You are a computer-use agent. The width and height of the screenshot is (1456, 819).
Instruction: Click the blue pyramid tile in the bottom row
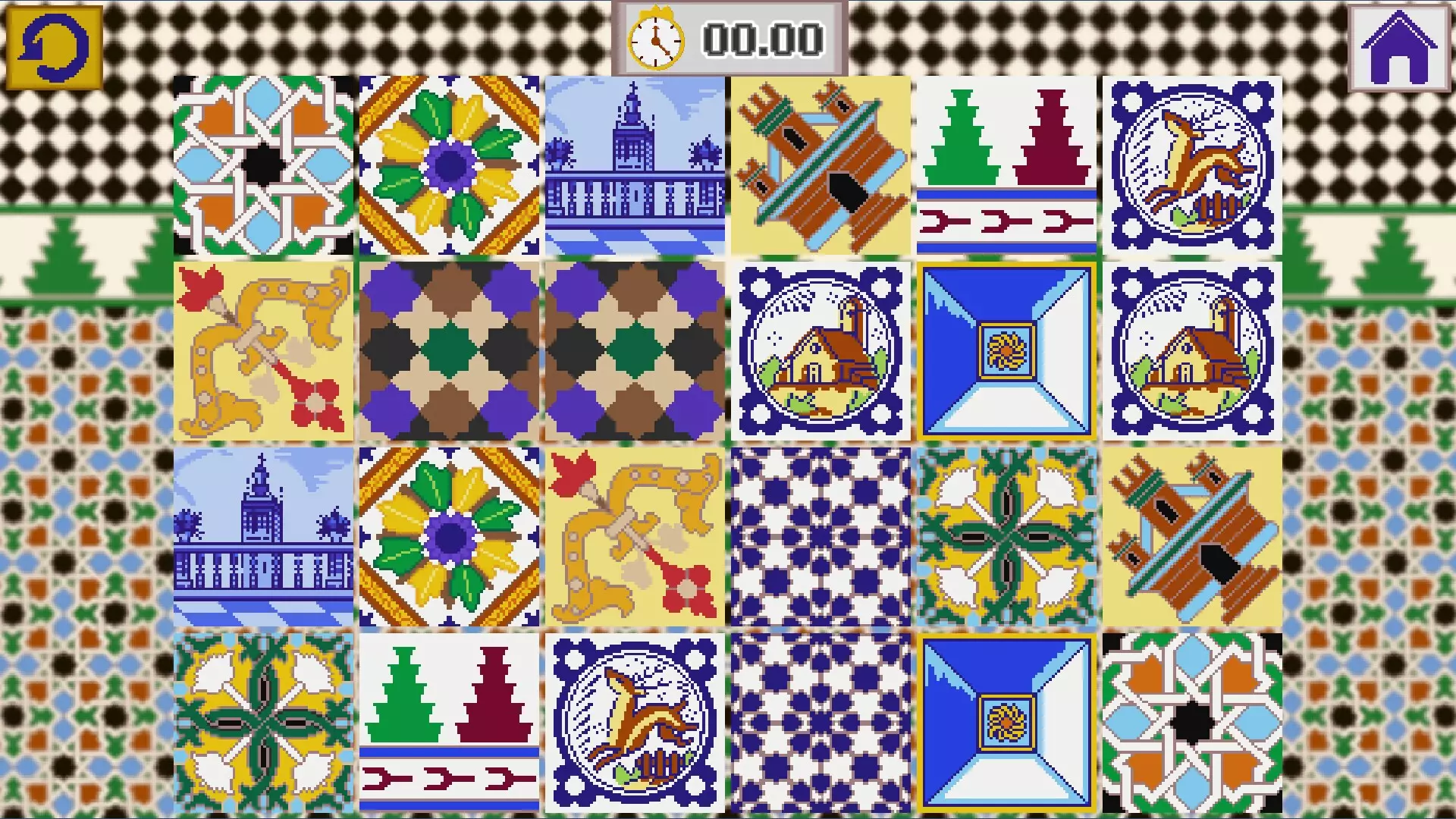tap(1006, 722)
